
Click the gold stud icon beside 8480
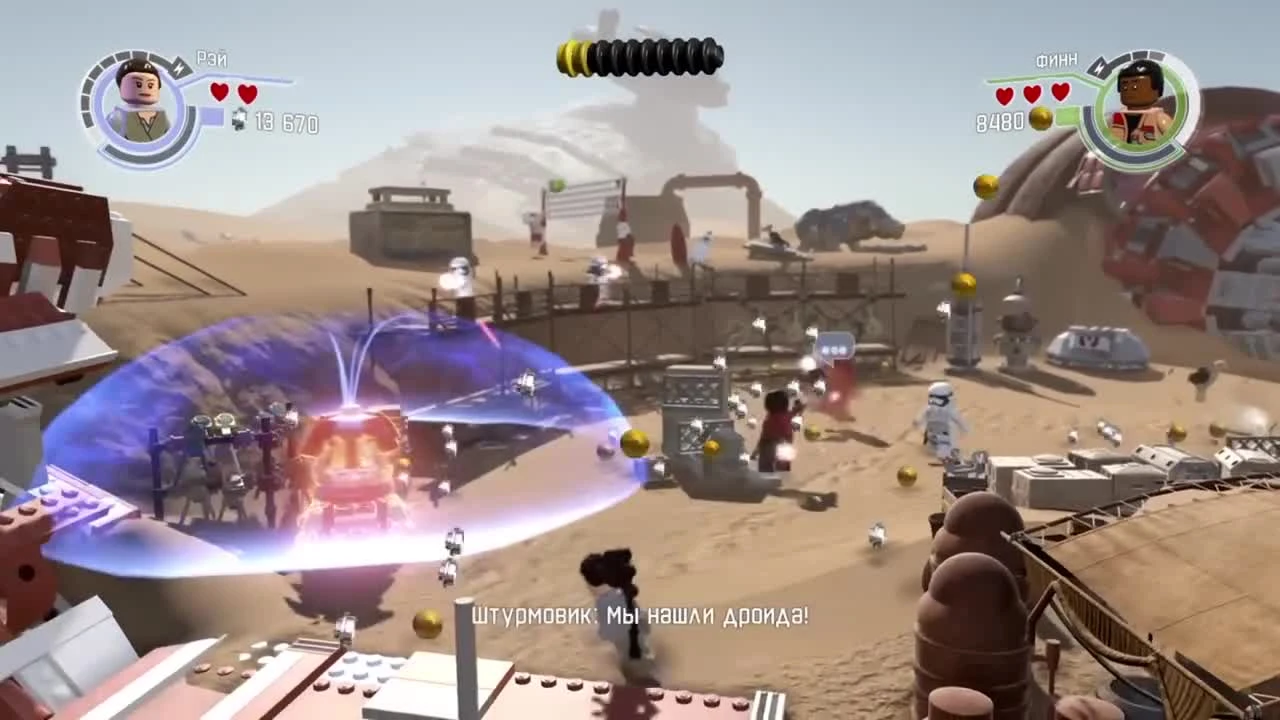tap(1040, 118)
